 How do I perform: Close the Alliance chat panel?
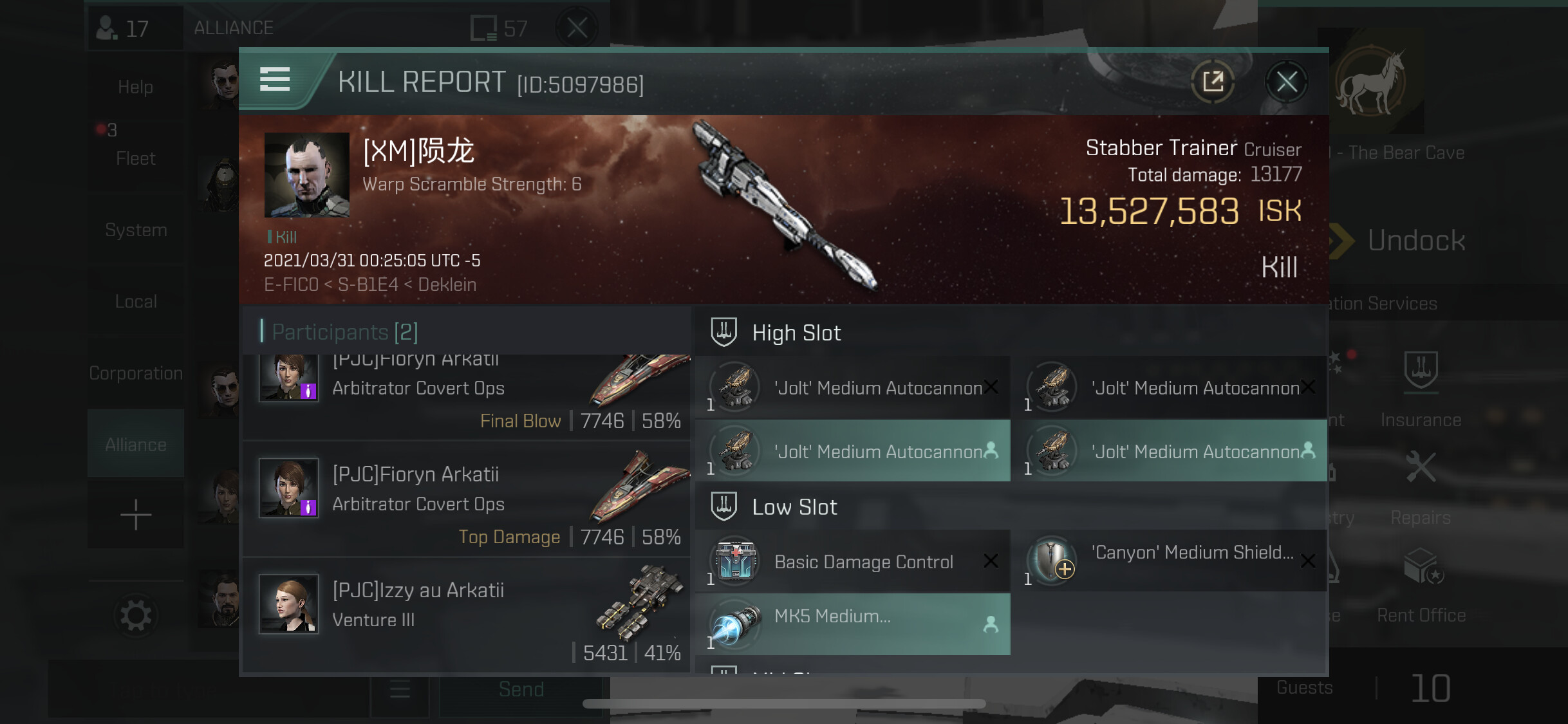(x=577, y=28)
